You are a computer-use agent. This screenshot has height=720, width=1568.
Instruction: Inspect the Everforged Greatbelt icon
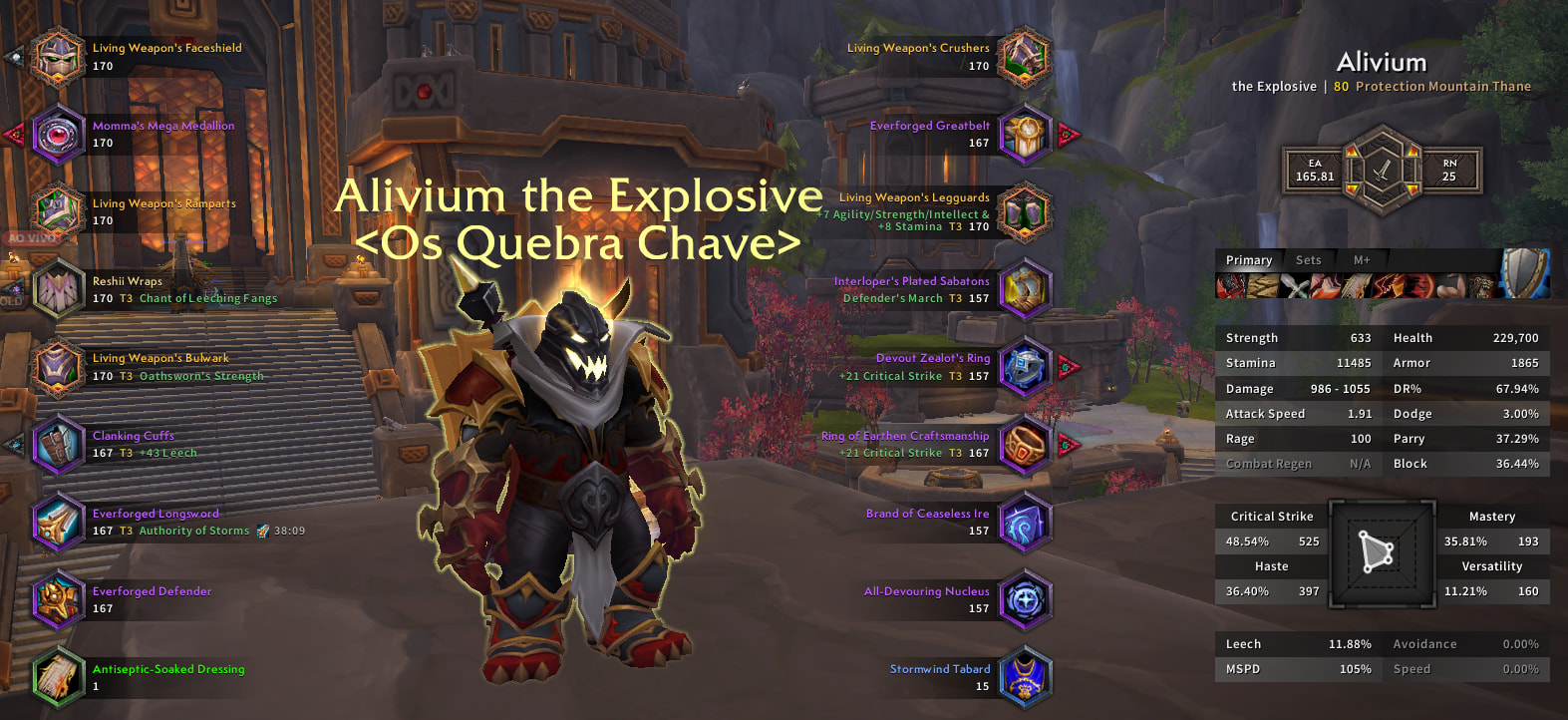coord(1024,135)
